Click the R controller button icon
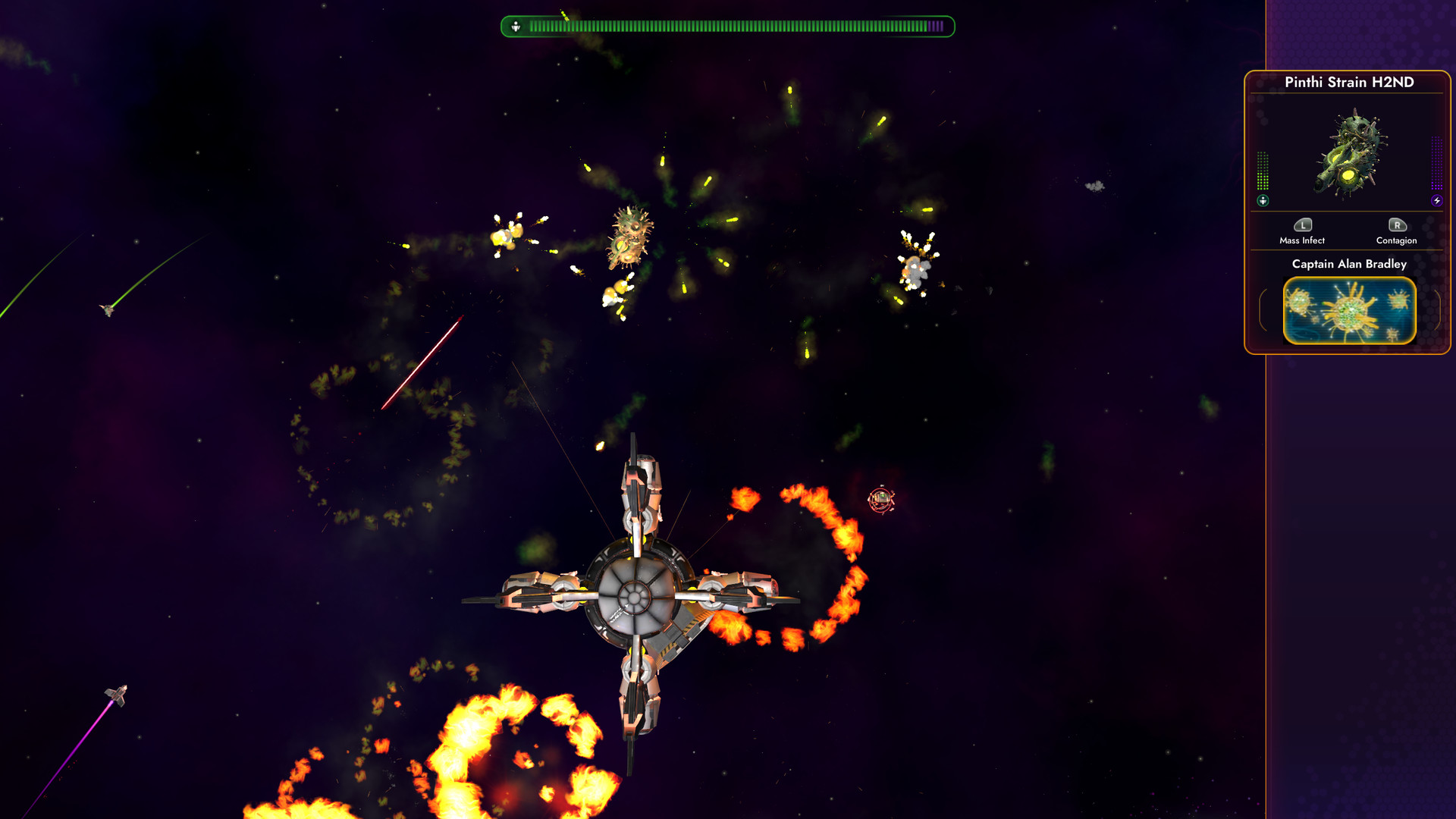Image resolution: width=1456 pixels, height=819 pixels. pyautogui.click(x=1398, y=225)
